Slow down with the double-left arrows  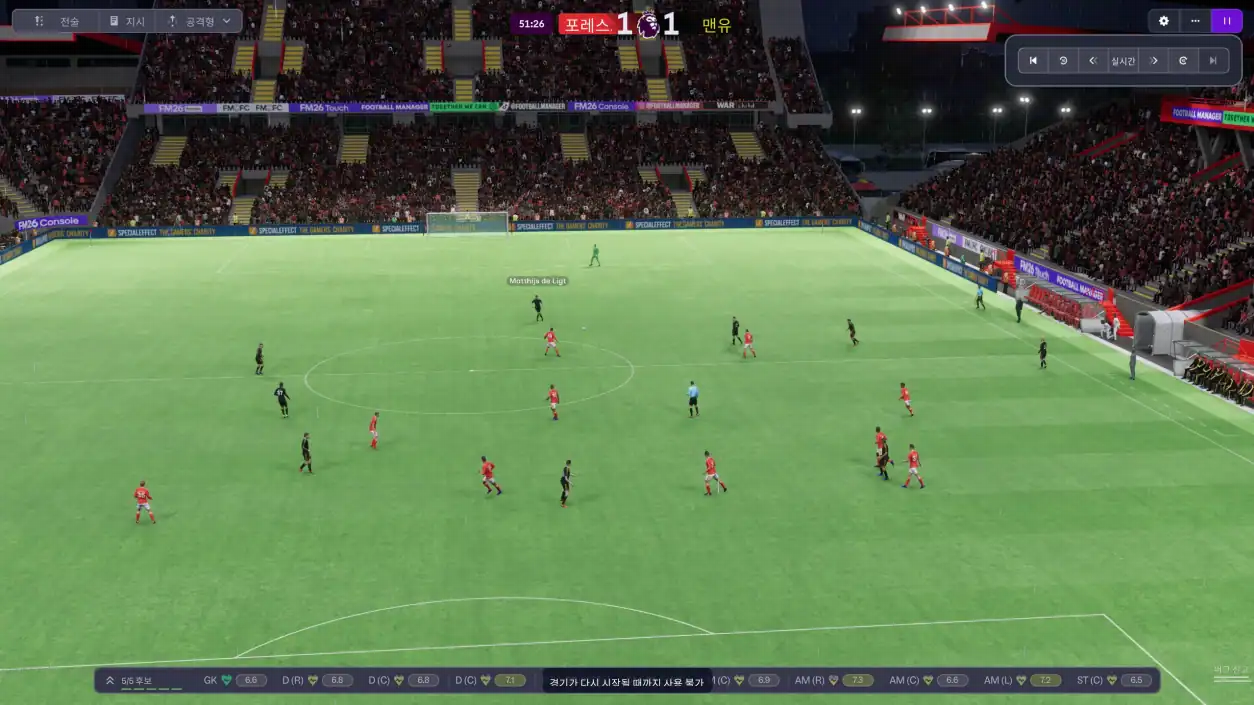(x=1093, y=61)
